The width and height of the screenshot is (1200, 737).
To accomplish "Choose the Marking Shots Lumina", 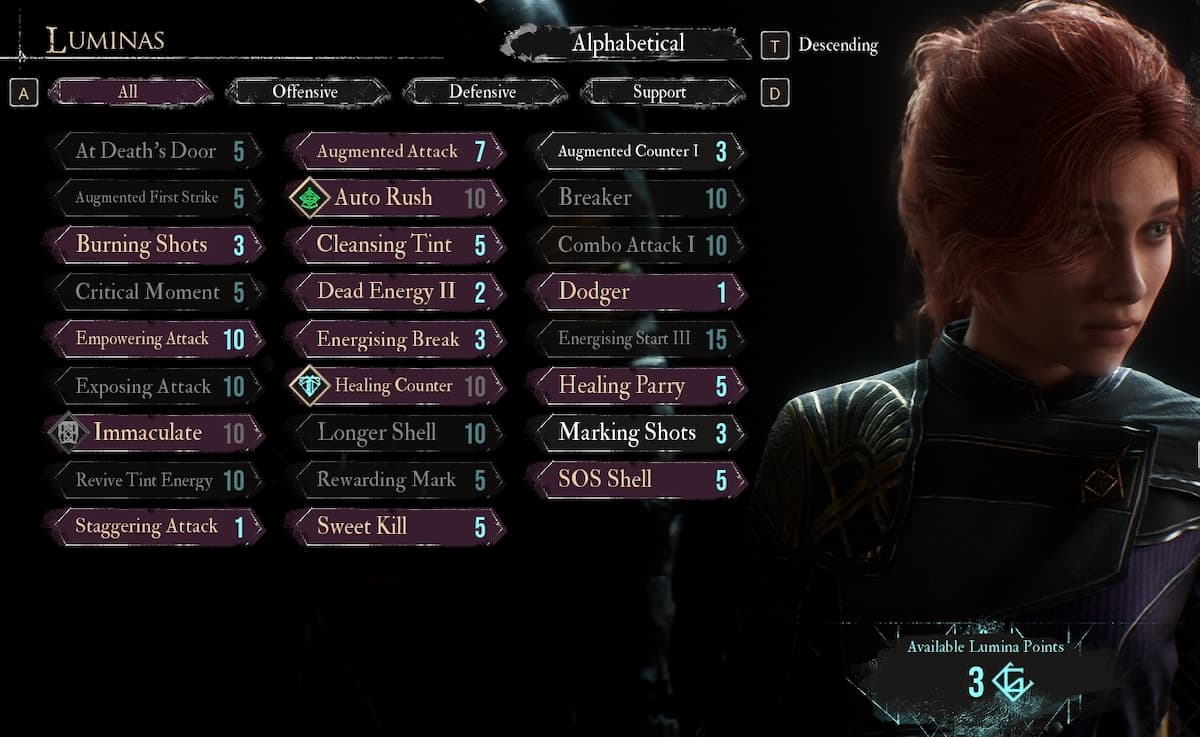I will click(x=636, y=433).
